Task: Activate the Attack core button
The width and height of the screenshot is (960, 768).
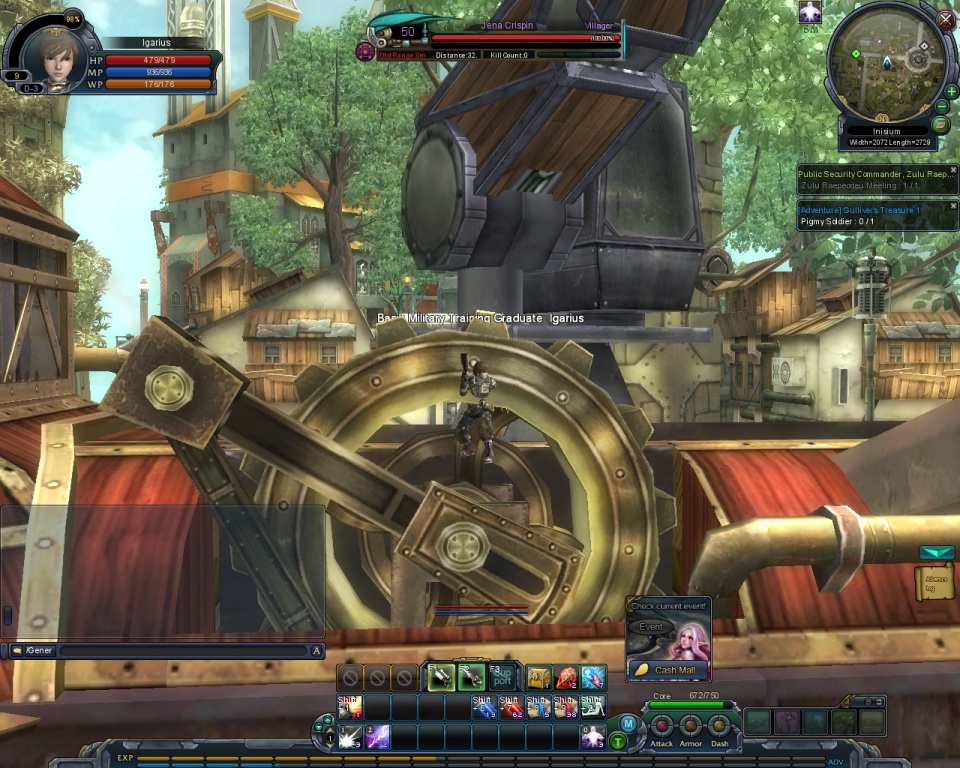Action: 662,725
